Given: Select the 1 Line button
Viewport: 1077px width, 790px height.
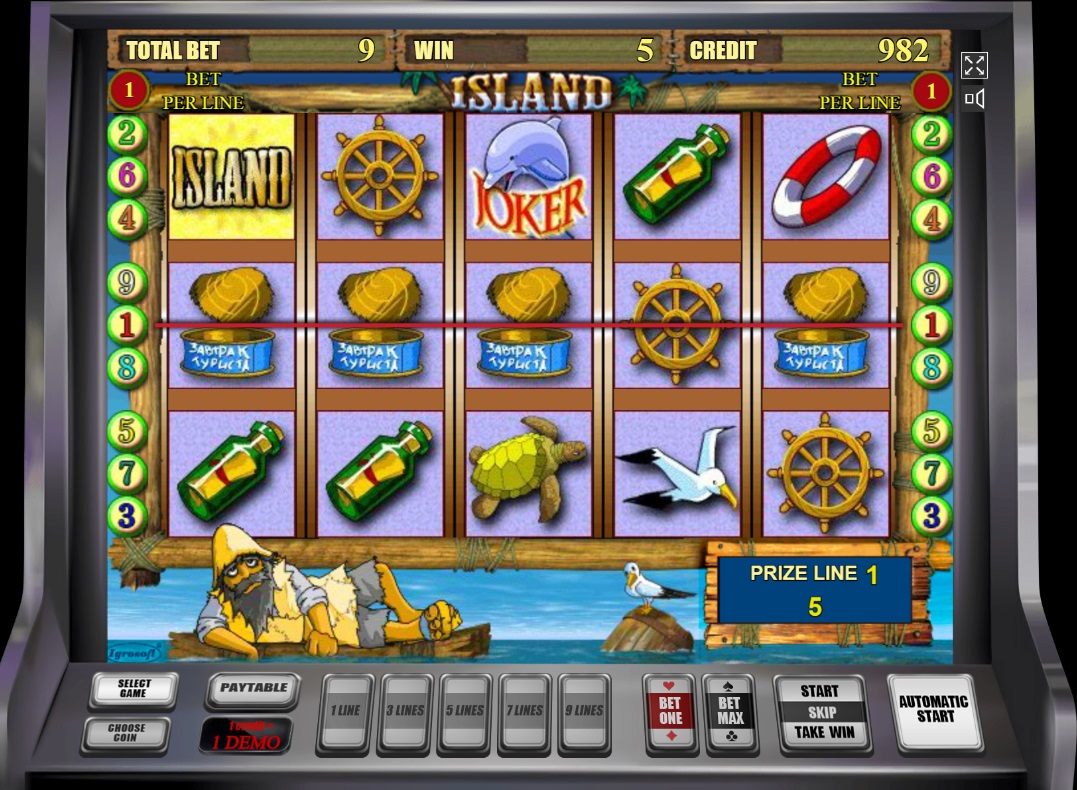Looking at the screenshot, I should pos(345,712).
